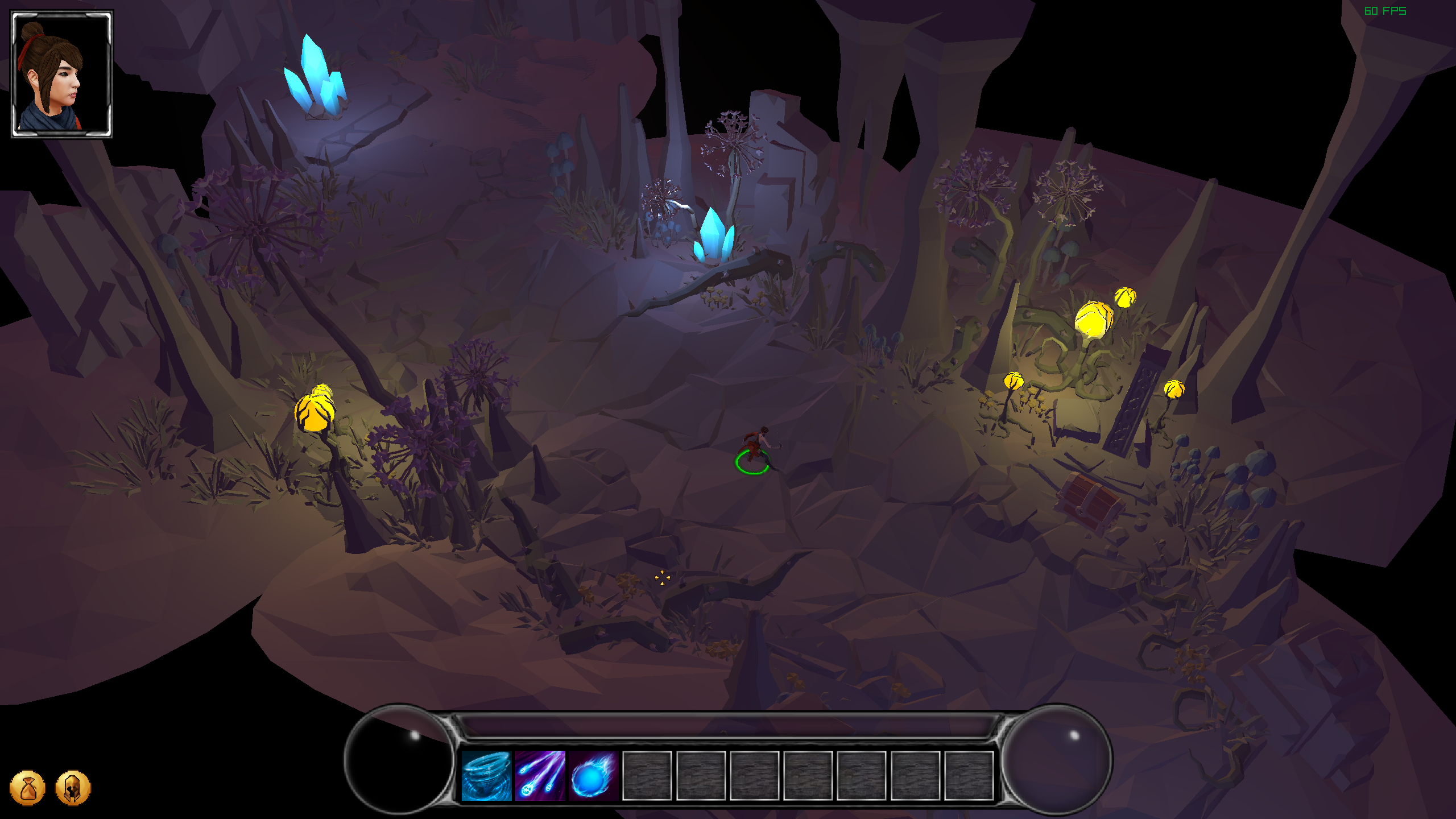Screen dimensions: 1456x819
Task: Cast the purple magic missiles spell
Action: pos(540,776)
